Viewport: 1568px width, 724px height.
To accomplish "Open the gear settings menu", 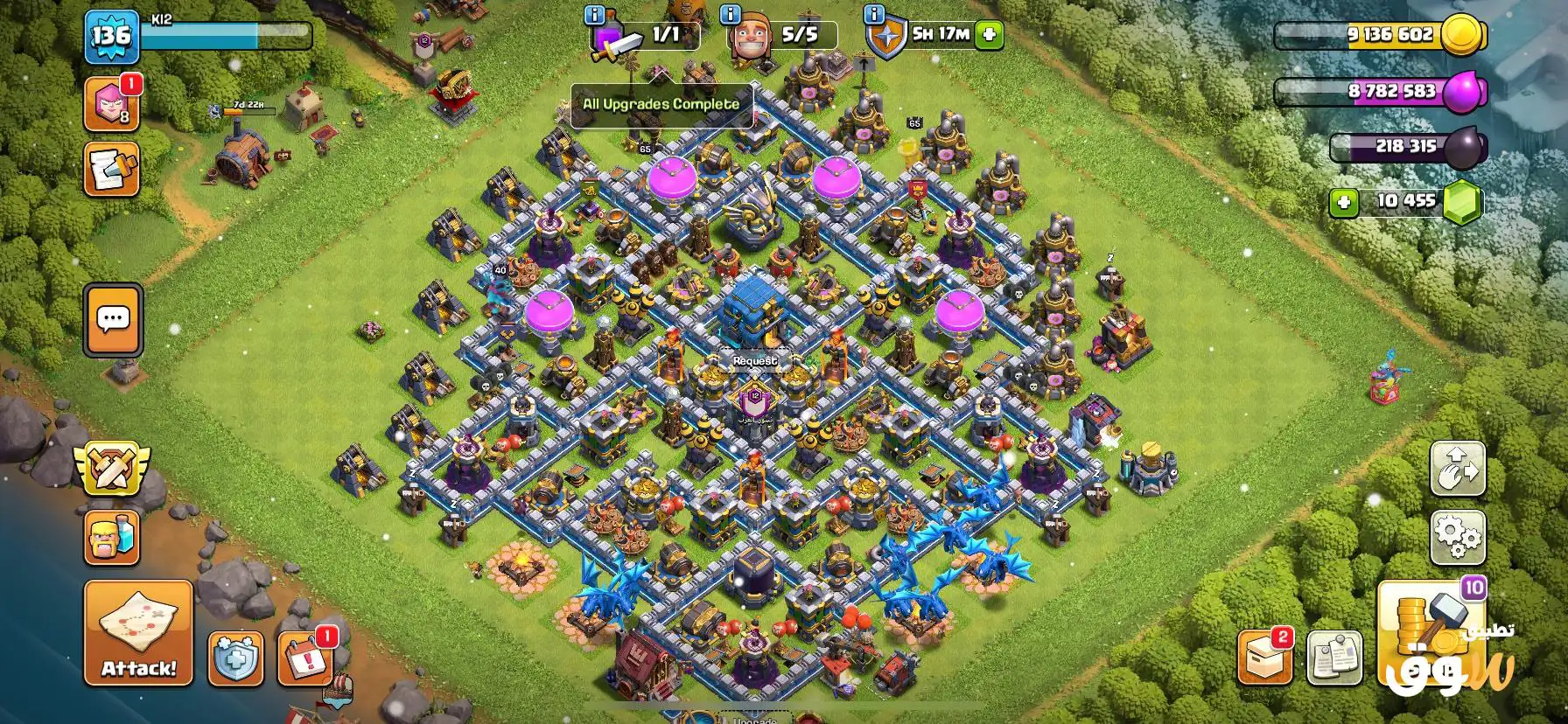I will [x=1457, y=537].
